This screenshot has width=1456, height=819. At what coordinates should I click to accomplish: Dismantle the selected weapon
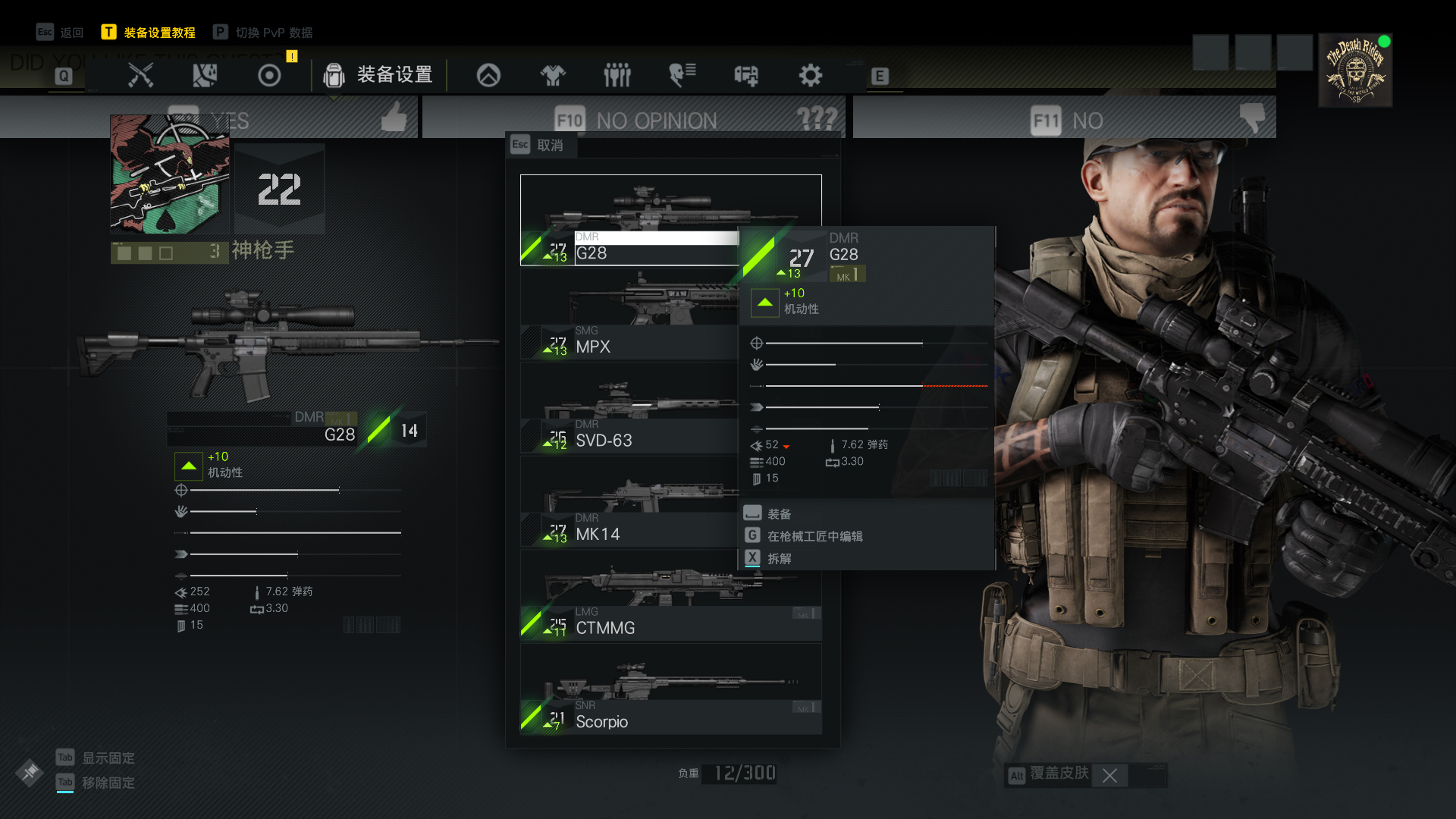(x=779, y=559)
